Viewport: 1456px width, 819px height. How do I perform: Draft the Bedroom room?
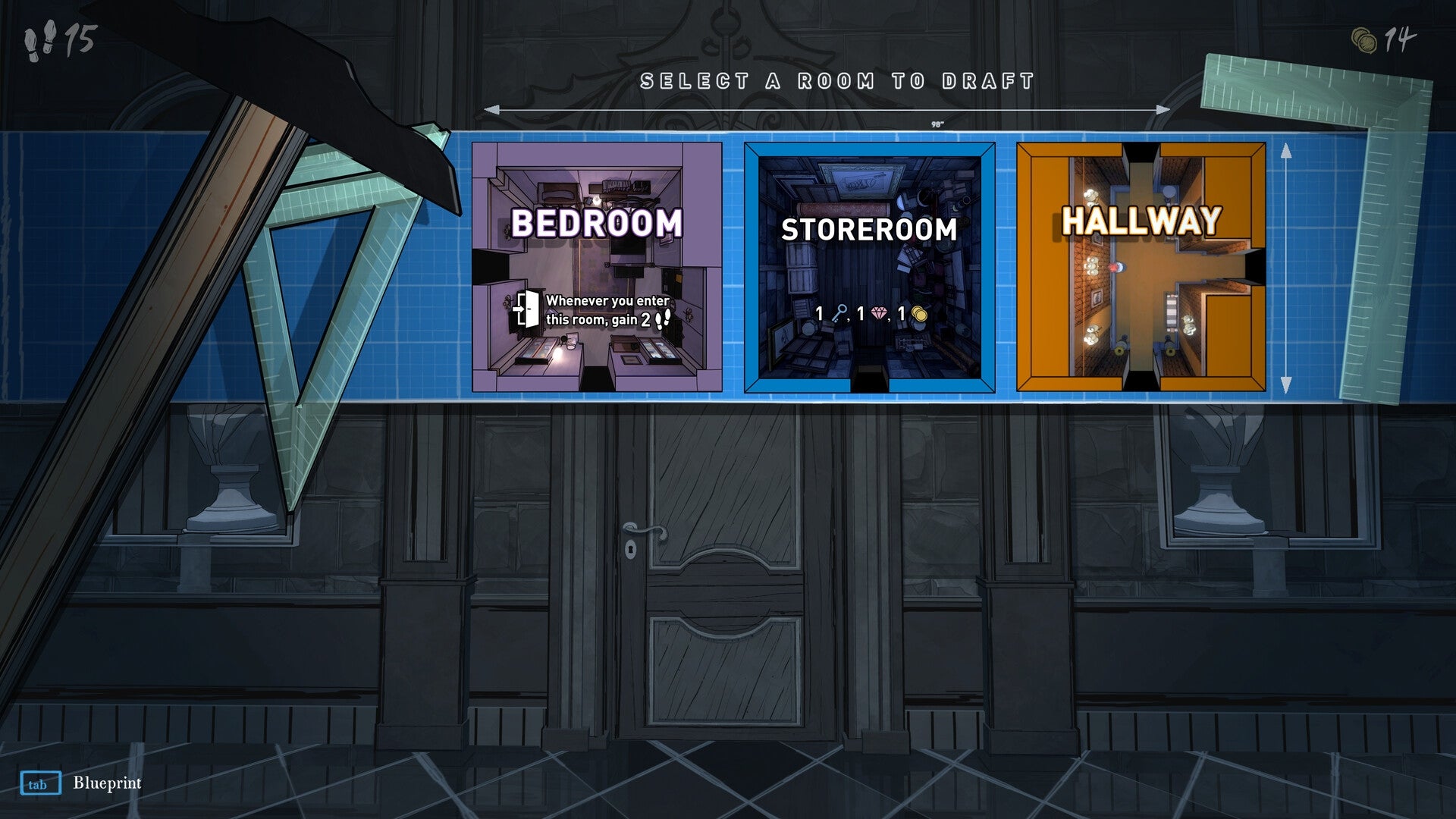point(599,265)
